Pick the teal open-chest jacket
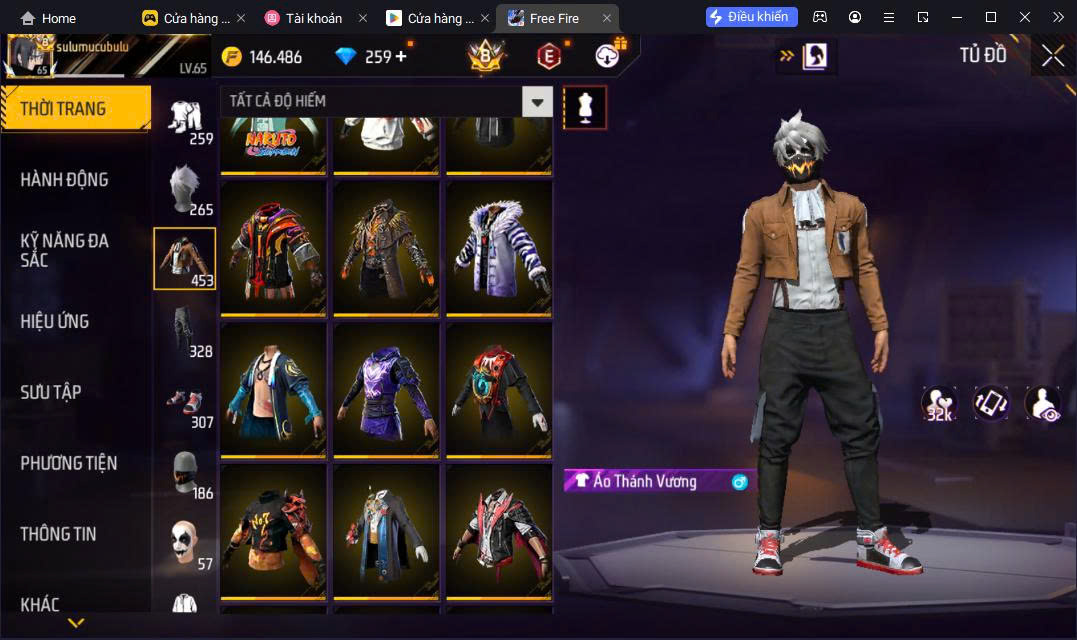This screenshot has width=1077, height=640. point(273,389)
